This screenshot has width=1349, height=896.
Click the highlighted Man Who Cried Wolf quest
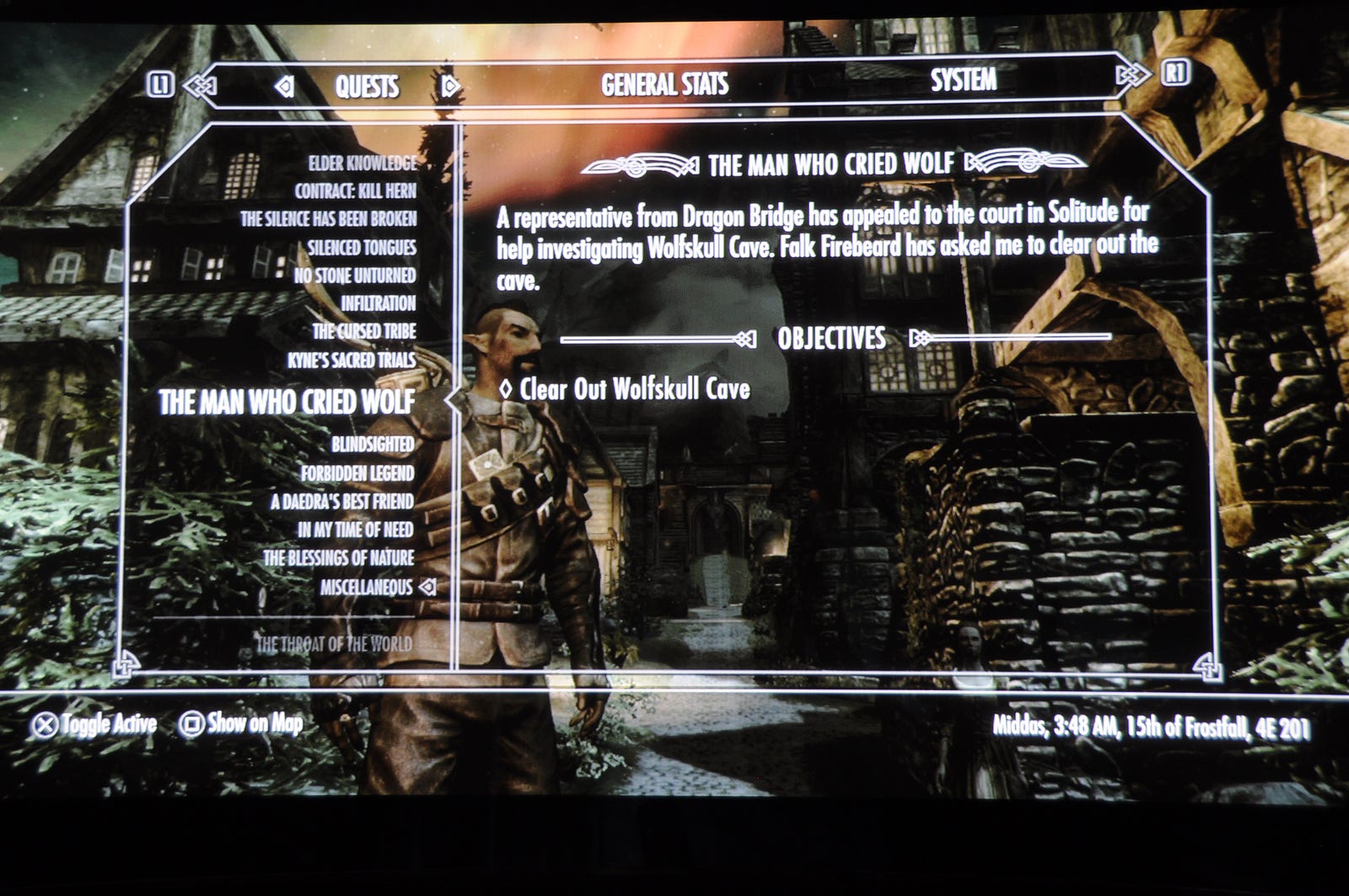point(287,402)
